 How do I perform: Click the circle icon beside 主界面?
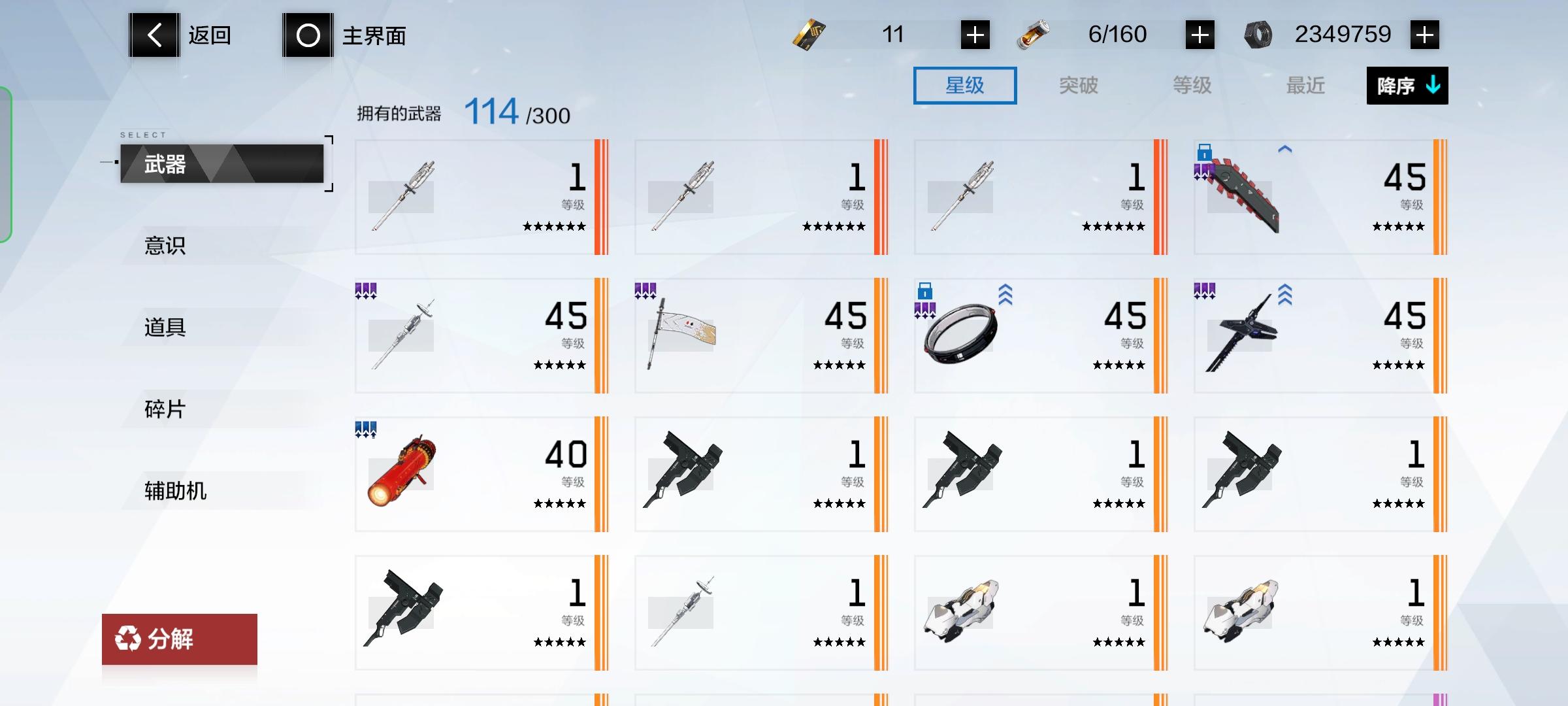307,34
